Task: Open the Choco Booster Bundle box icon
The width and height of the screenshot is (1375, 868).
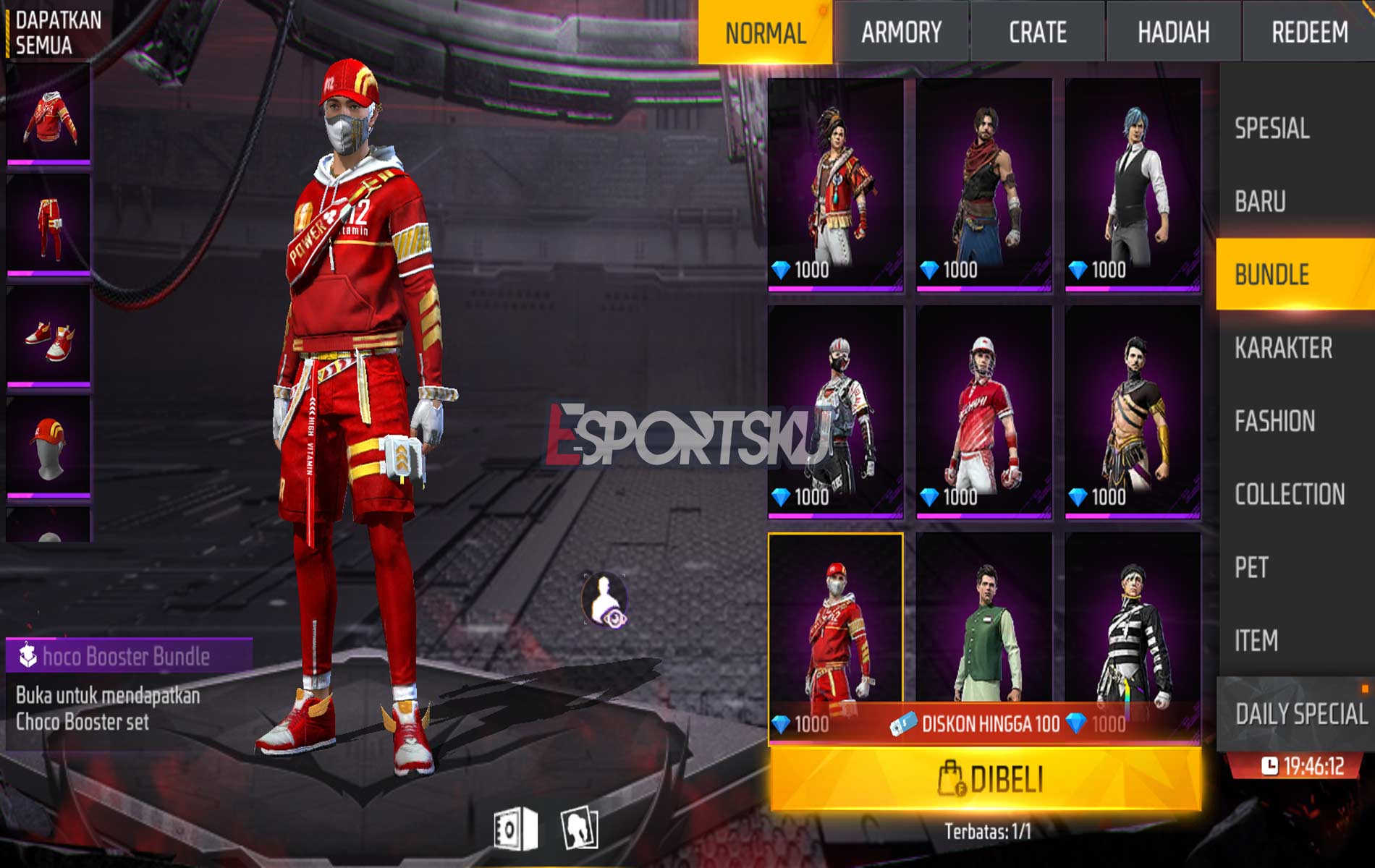Action: click(x=27, y=655)
